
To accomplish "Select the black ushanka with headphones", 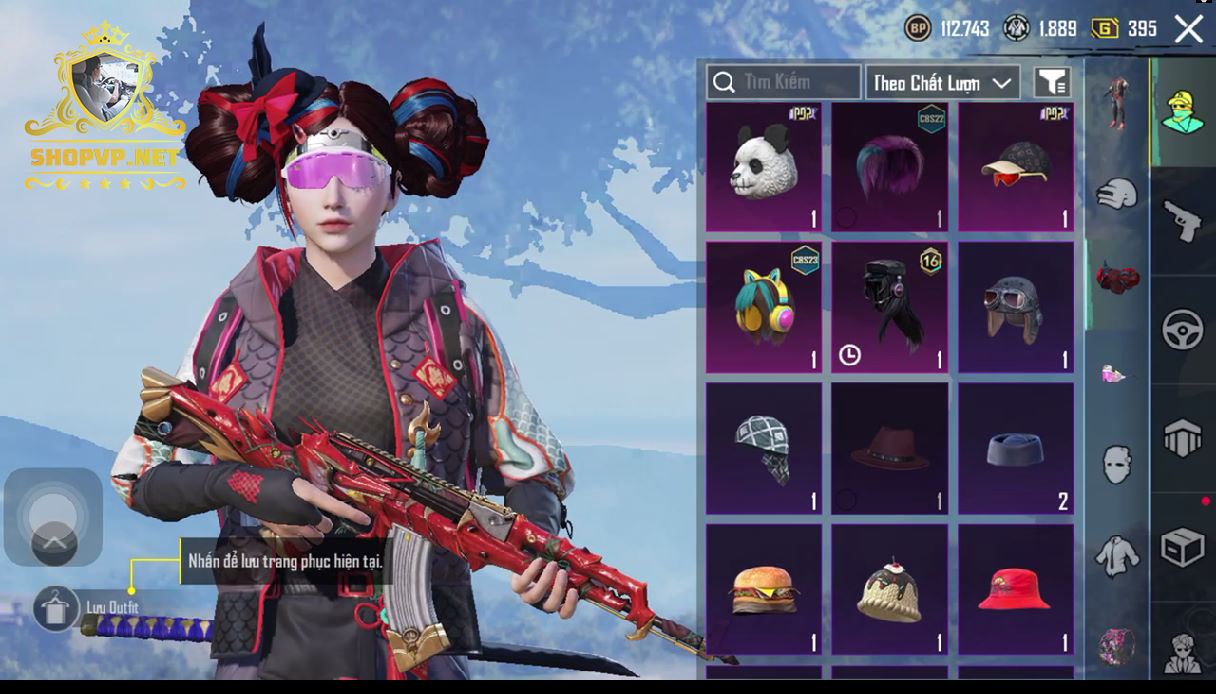I will [x=889, y=307].
